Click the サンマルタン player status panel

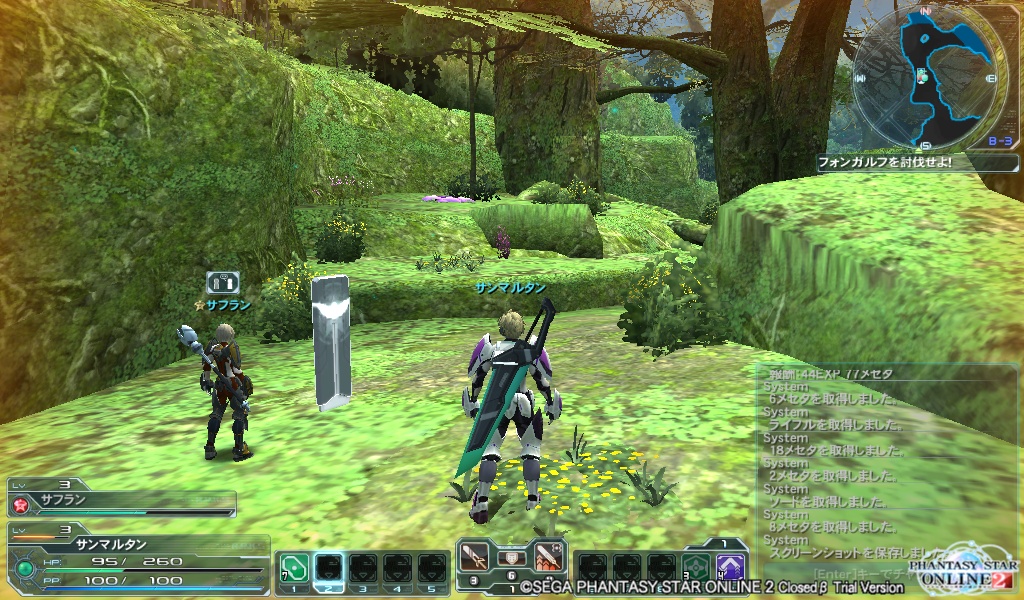(135, 557)
